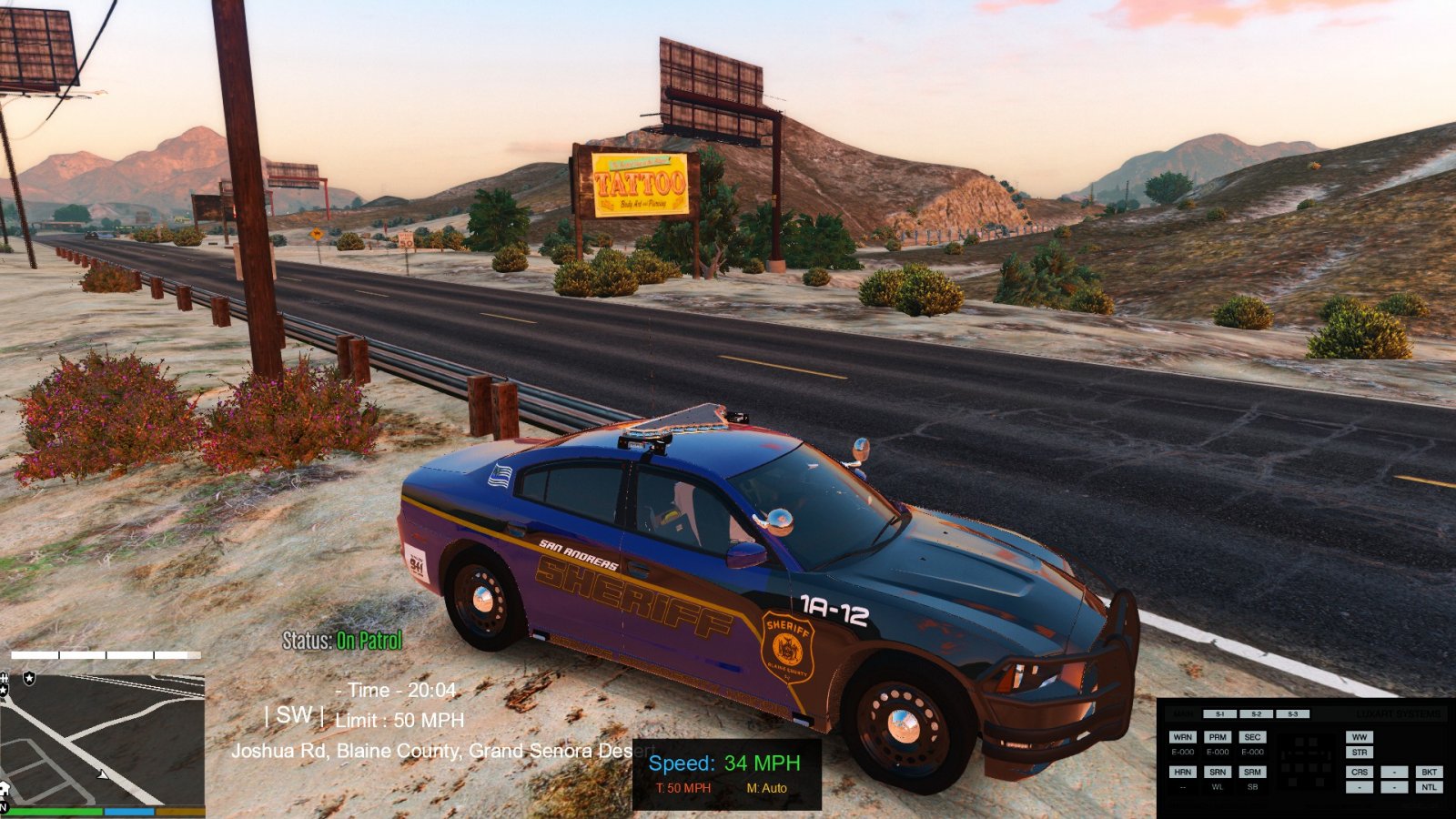
Task: Click the house blip on the minimap
Action: (x=5, y=788)
